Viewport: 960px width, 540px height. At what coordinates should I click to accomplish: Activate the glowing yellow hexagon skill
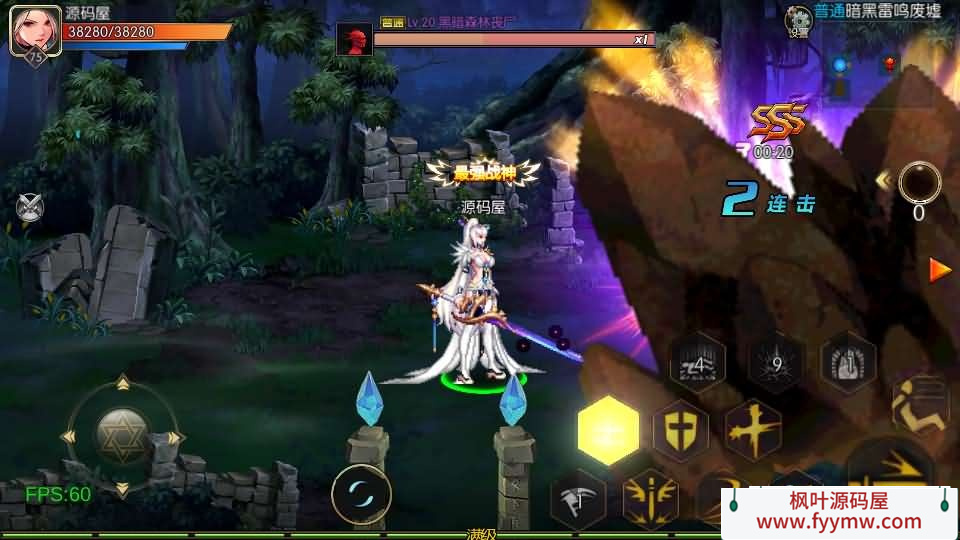[608, 431]
